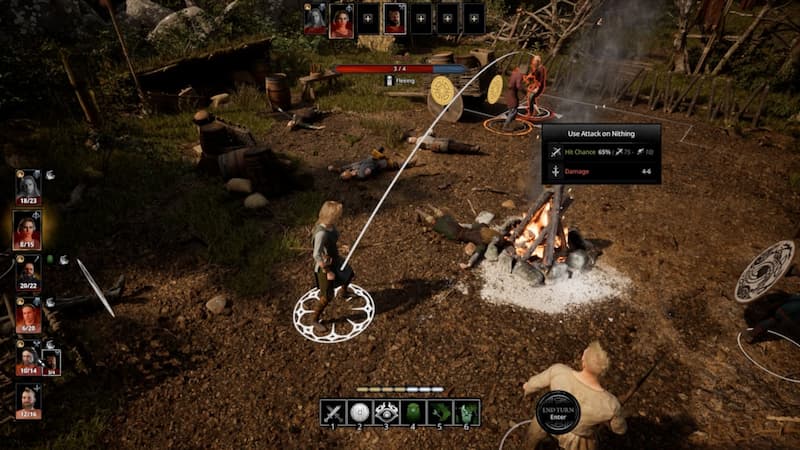Trigger the green ability in slot 5
The image size is (800, 450).
tap(441, 412)
